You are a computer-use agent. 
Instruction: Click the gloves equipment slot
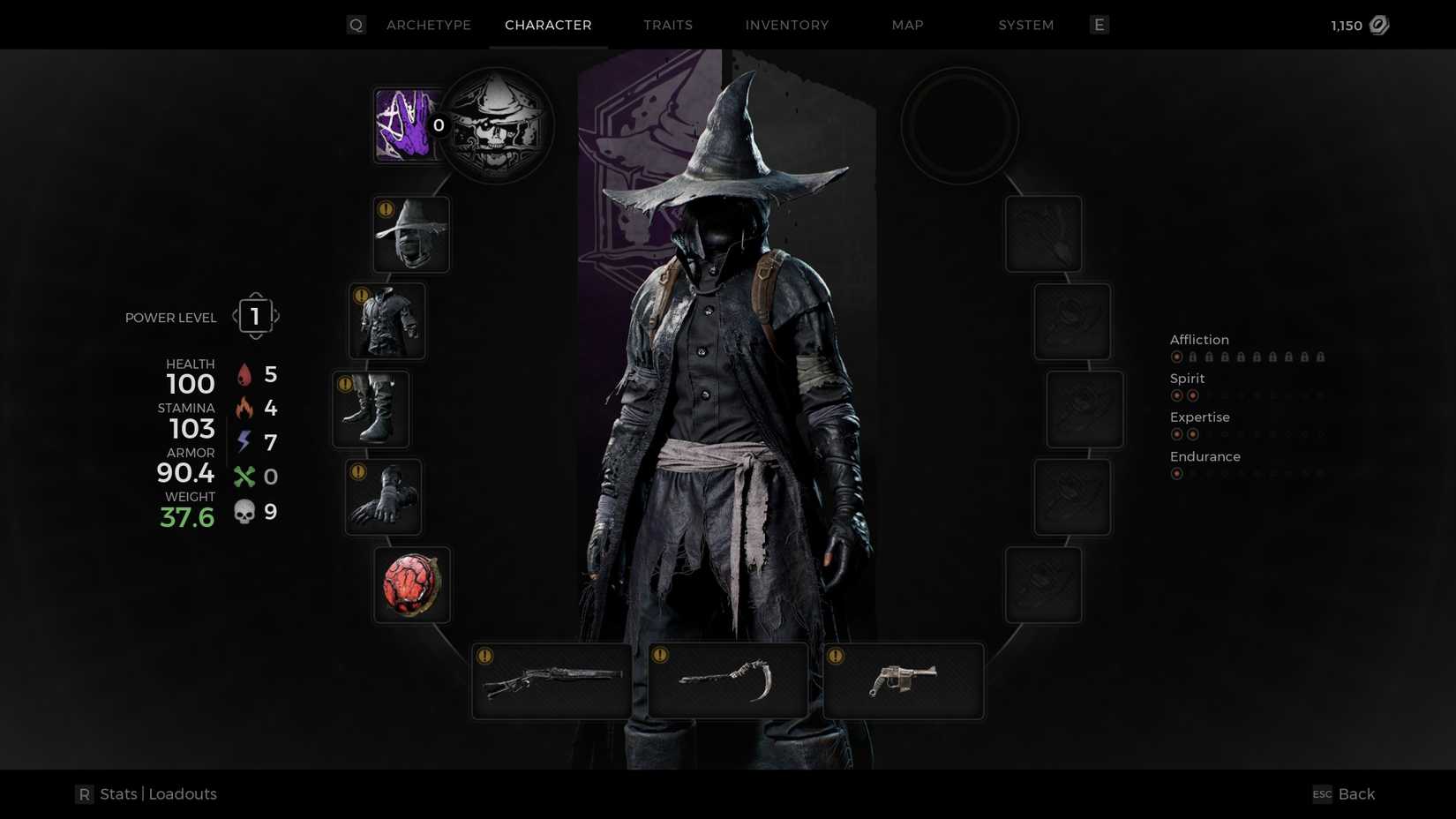(382, 496)
